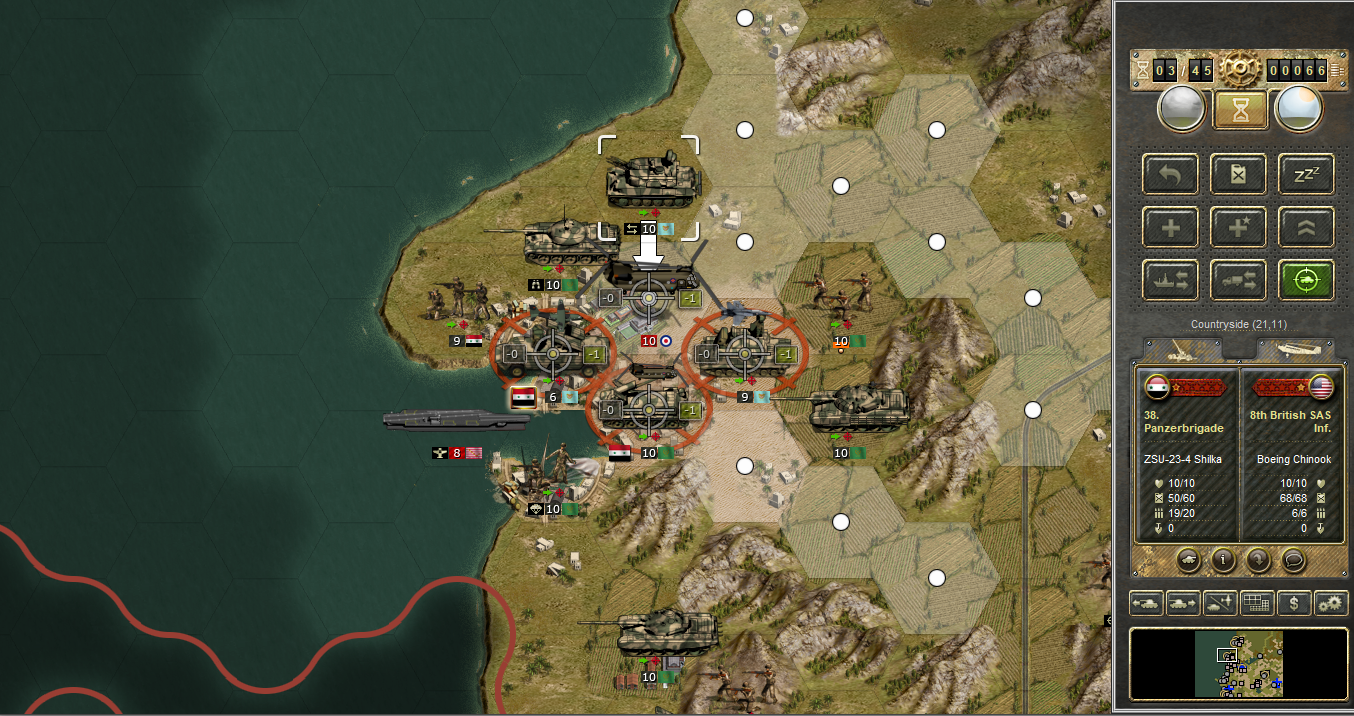End the turn with the hourglass button

point(1240,110)
